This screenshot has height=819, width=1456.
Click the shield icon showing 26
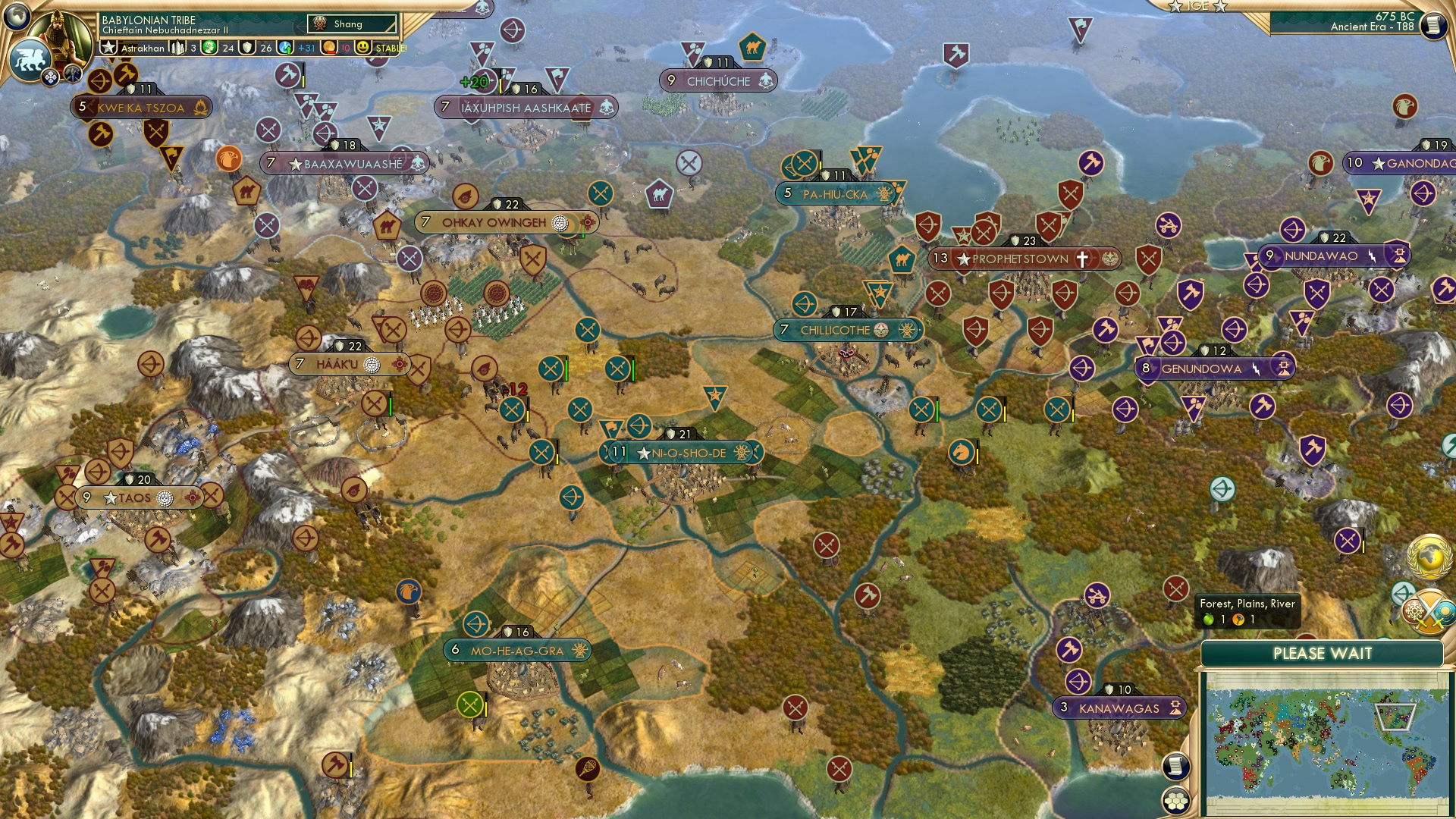pyautogui.click(x=246, y=47)
